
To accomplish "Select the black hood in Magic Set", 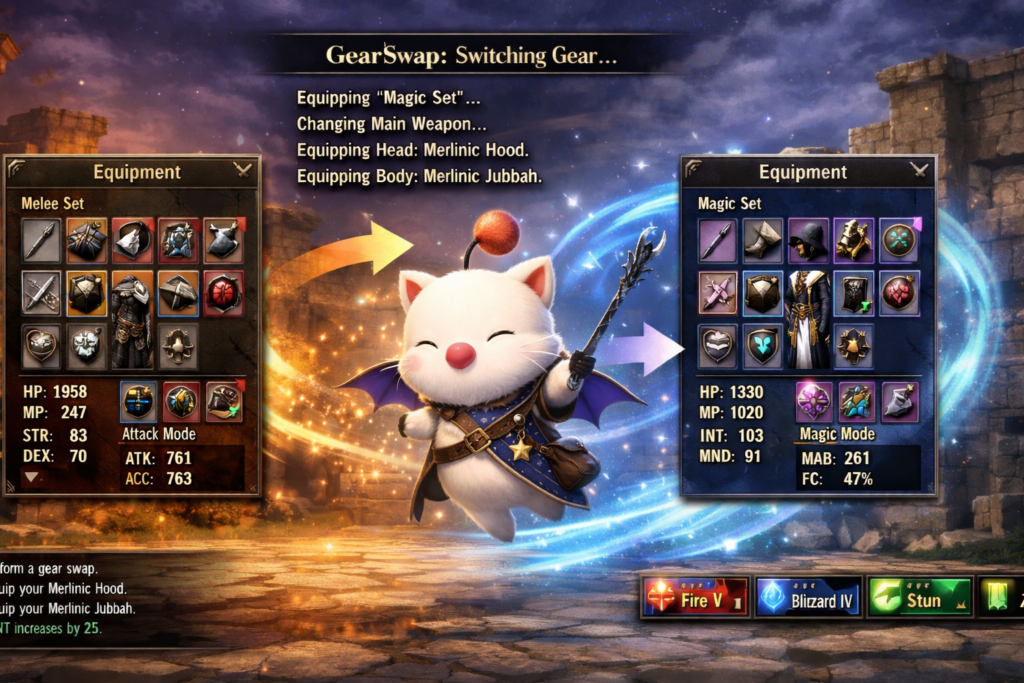I will click(x=807, y=240).
